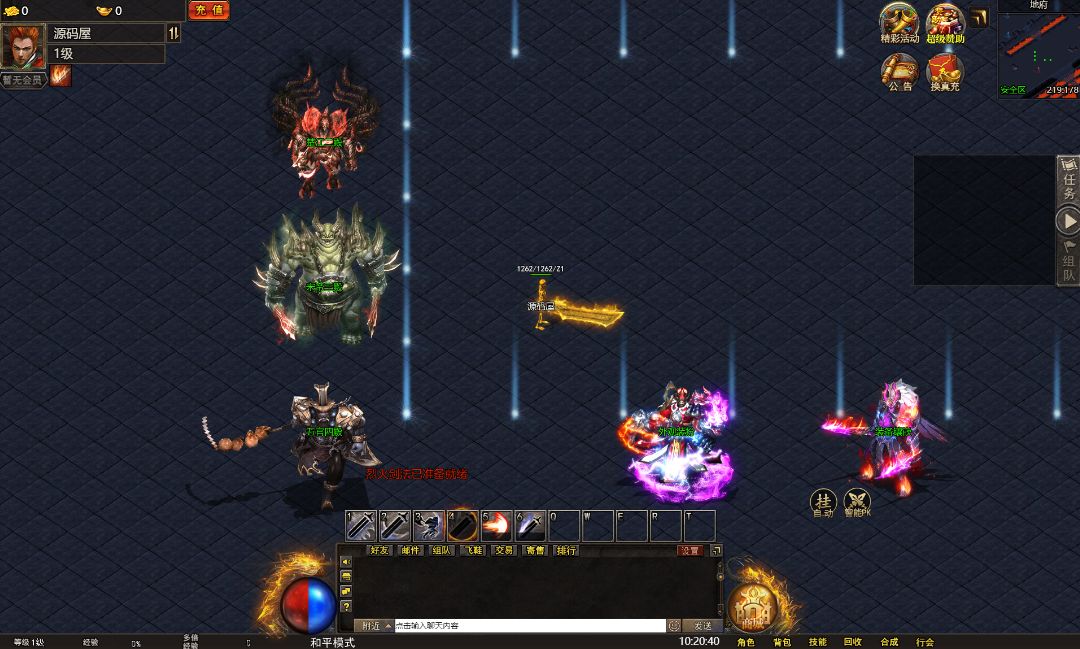Open the 邮件 mail tab
This screenshot has height=649, width=1080.
click(410, 550)
